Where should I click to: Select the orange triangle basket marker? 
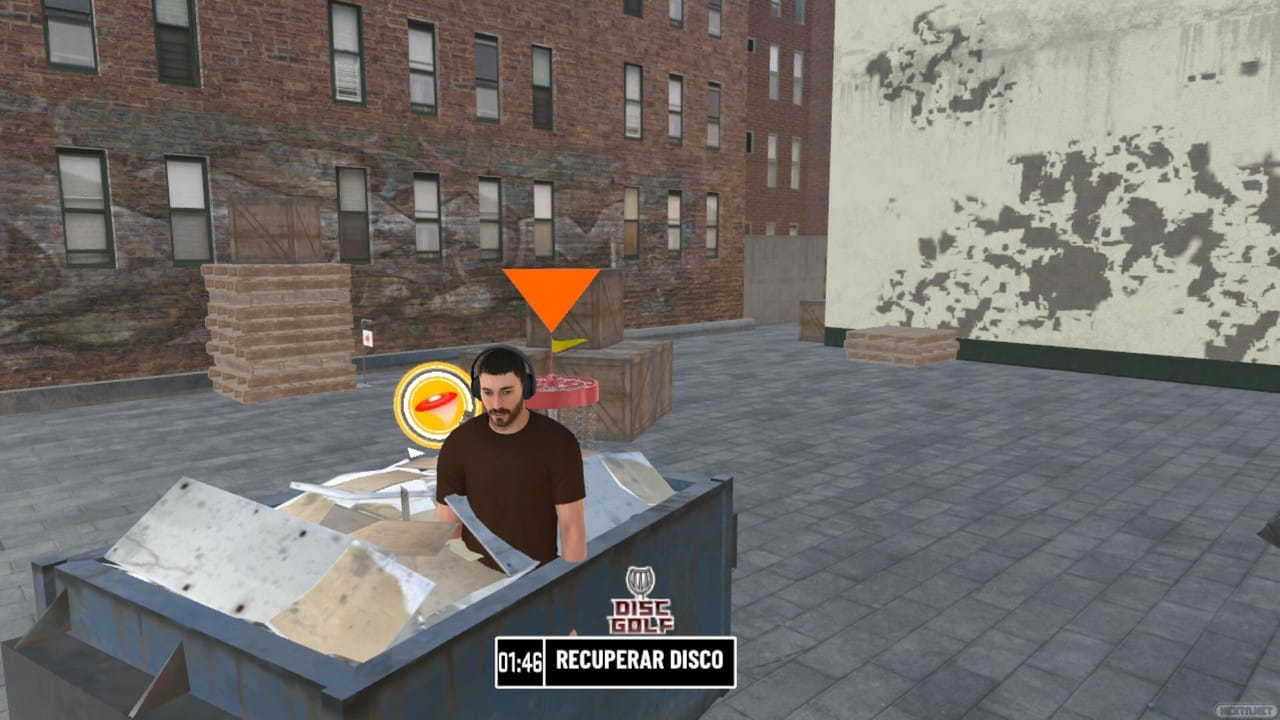click(x=551, y=294)
